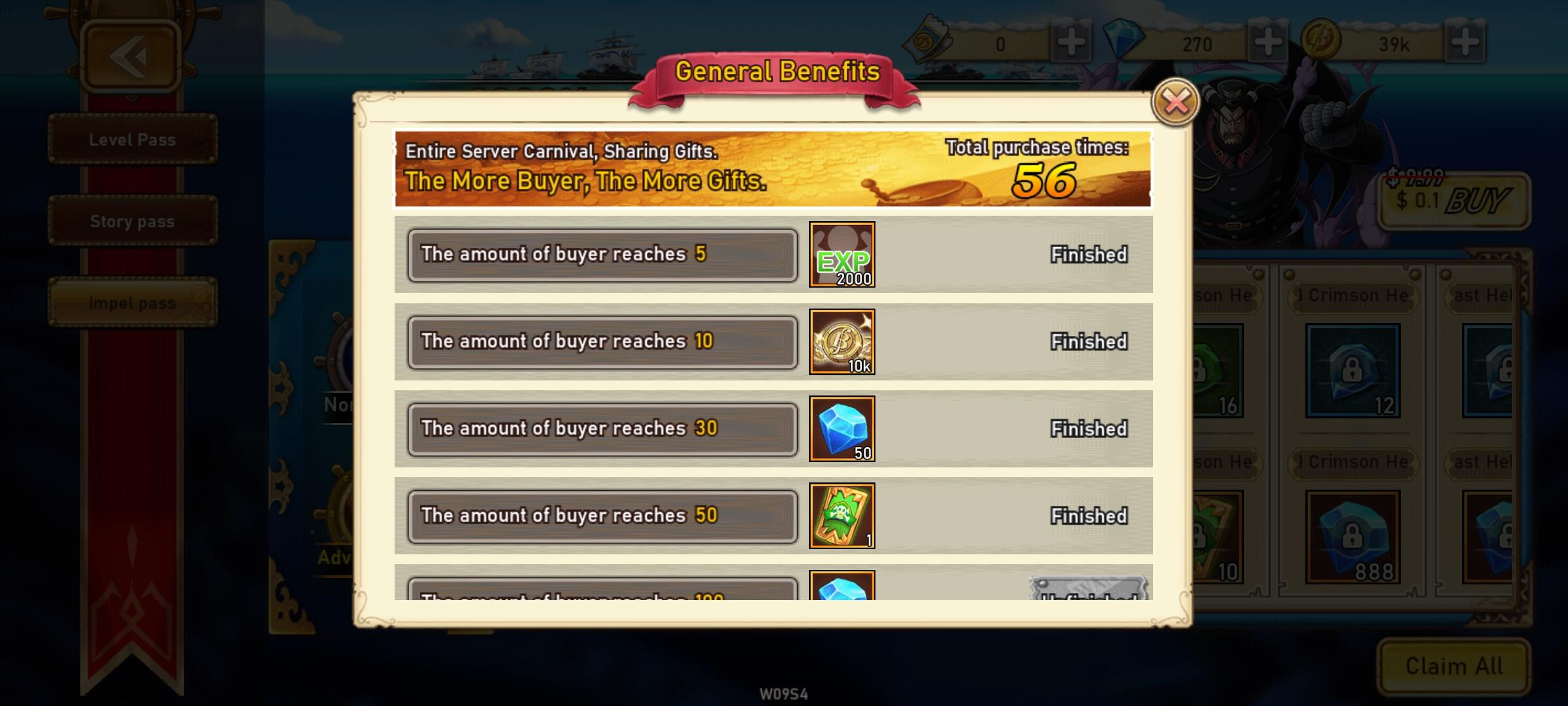This screenshot has width=1568, height=706.
Task: Switch to the Level Pass tab
Action: [131, 139]
